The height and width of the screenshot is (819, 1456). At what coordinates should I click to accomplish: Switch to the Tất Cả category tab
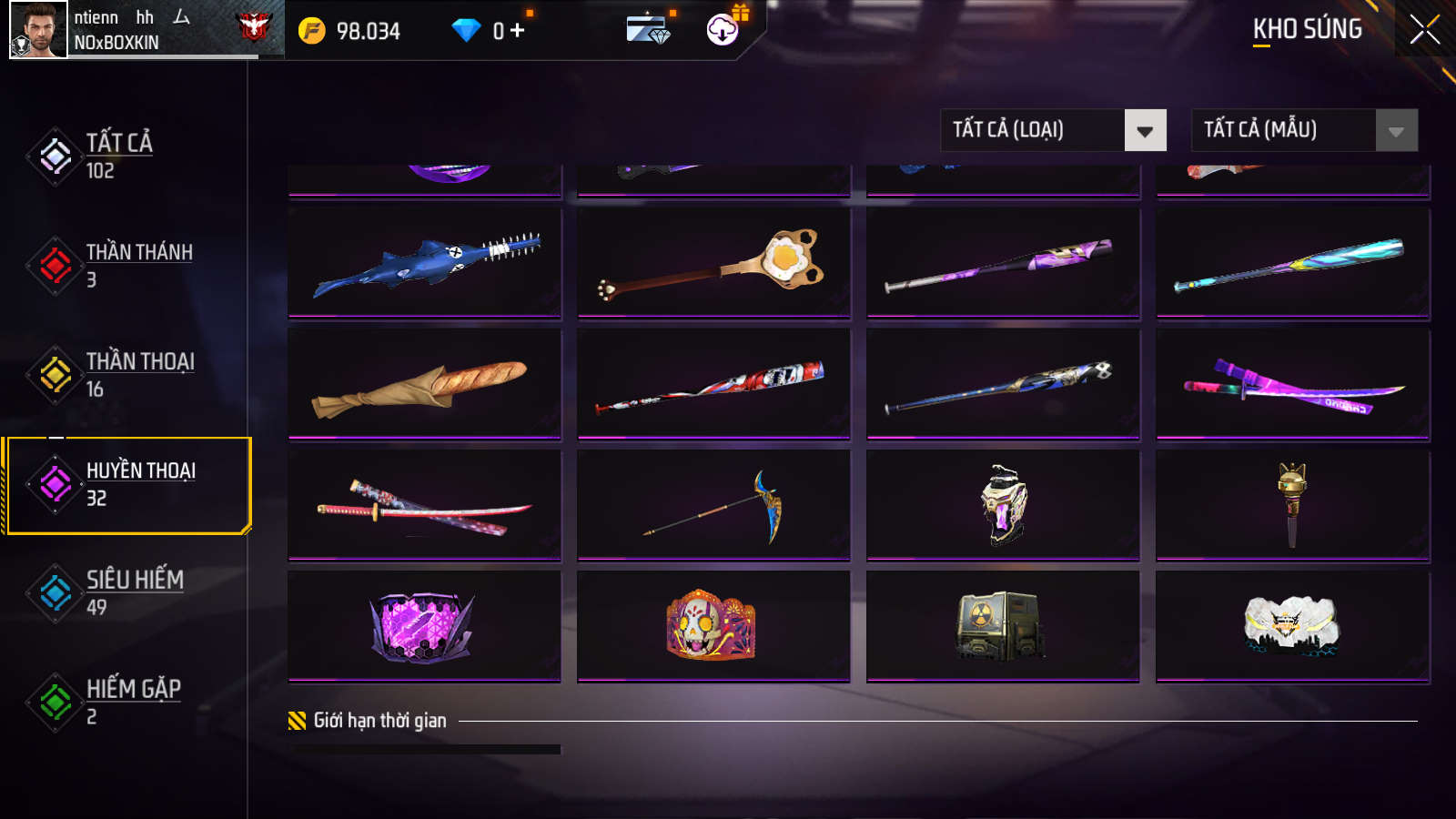[118, 156]
